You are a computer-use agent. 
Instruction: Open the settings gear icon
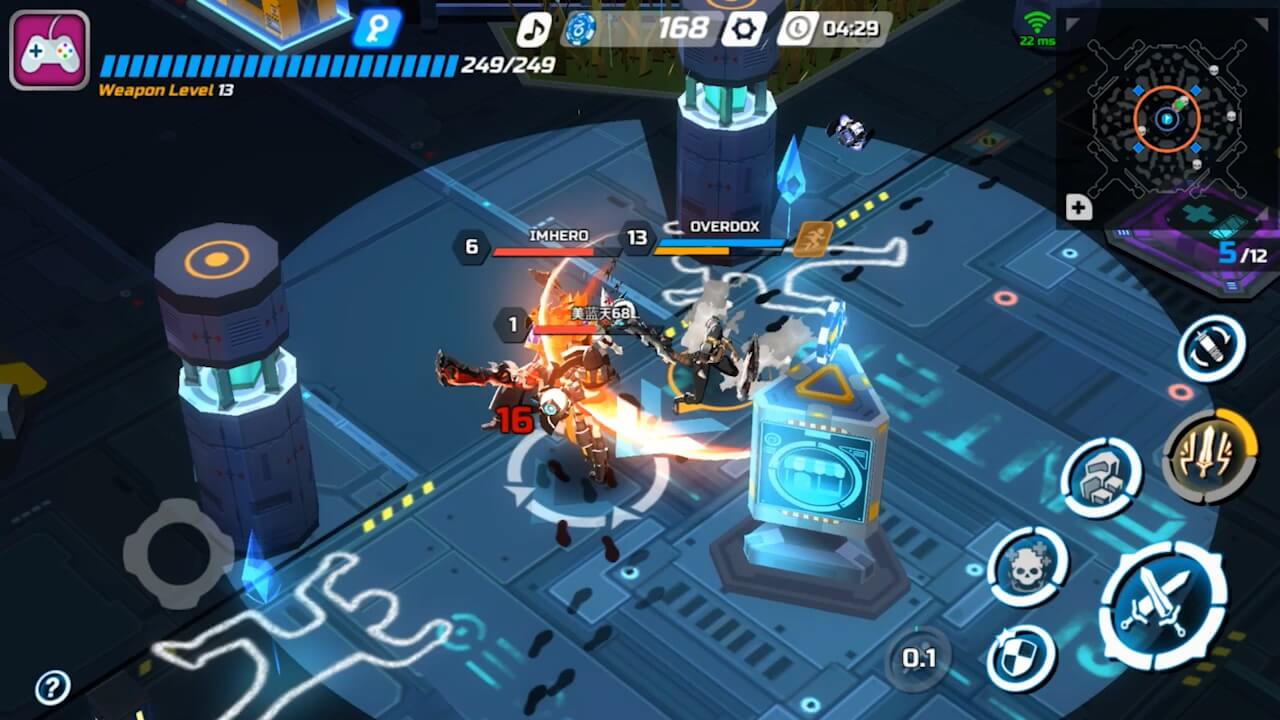click(x=743, y=29)
